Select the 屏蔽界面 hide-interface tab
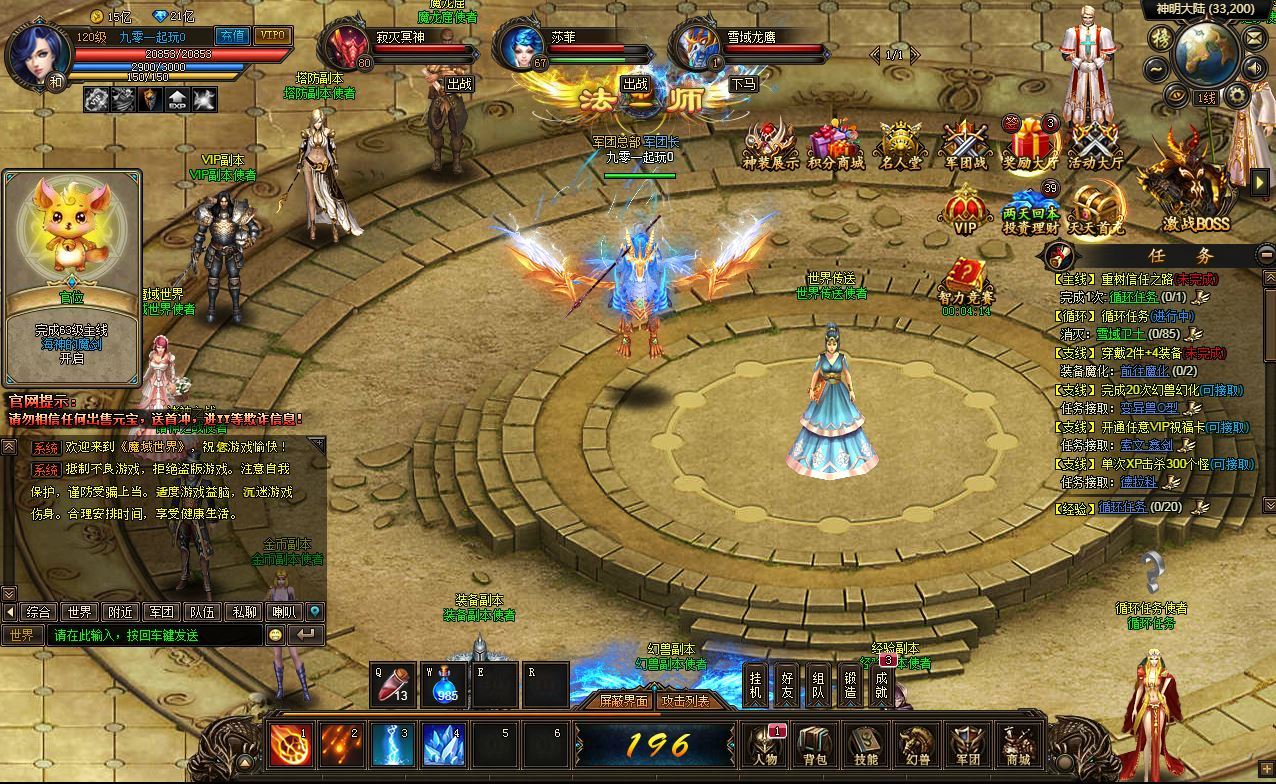This screenshot has width=1276, height=784. pos(623,701)
